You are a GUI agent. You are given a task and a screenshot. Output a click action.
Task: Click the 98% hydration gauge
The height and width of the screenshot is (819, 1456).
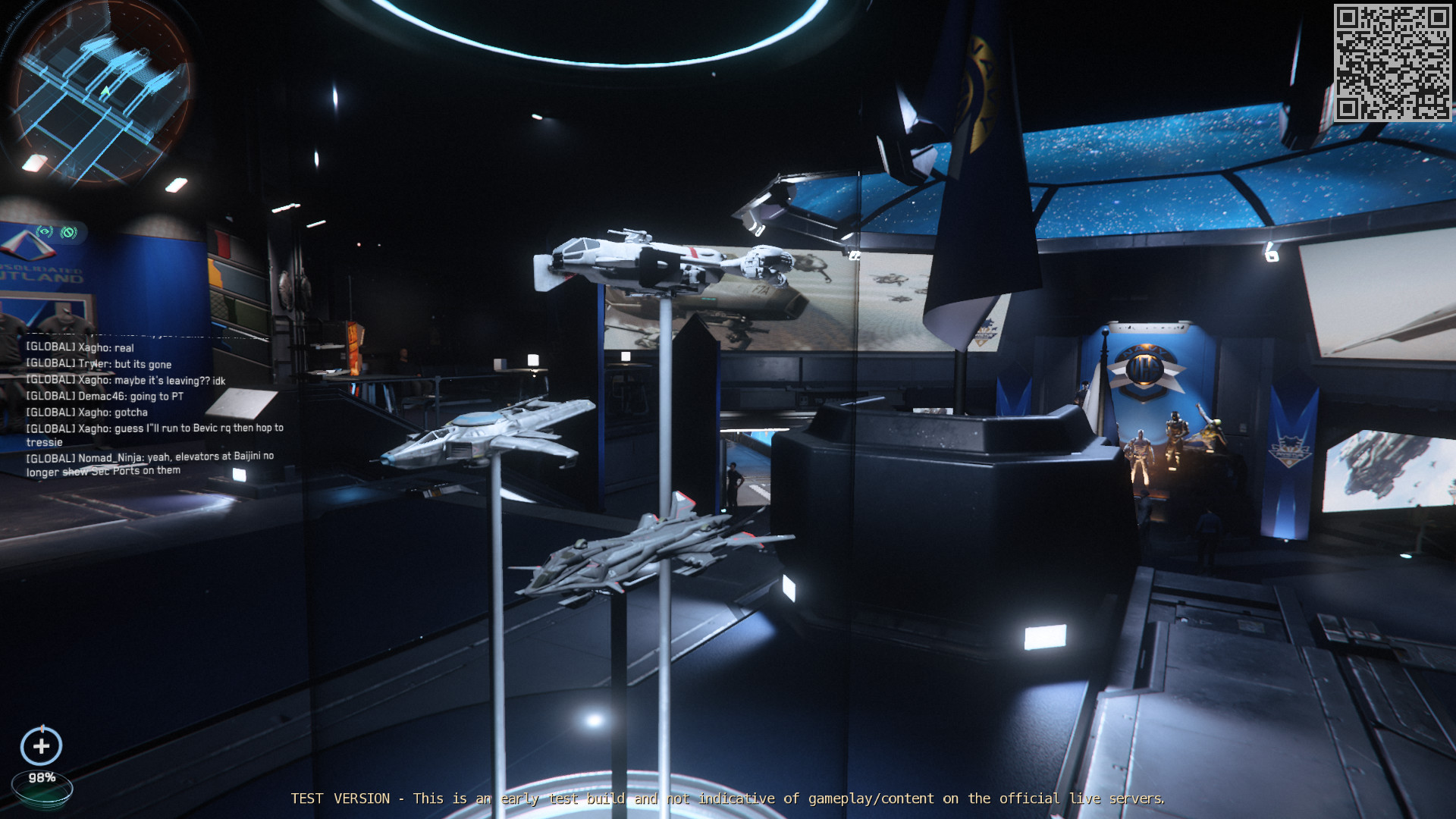coord(42,777)
